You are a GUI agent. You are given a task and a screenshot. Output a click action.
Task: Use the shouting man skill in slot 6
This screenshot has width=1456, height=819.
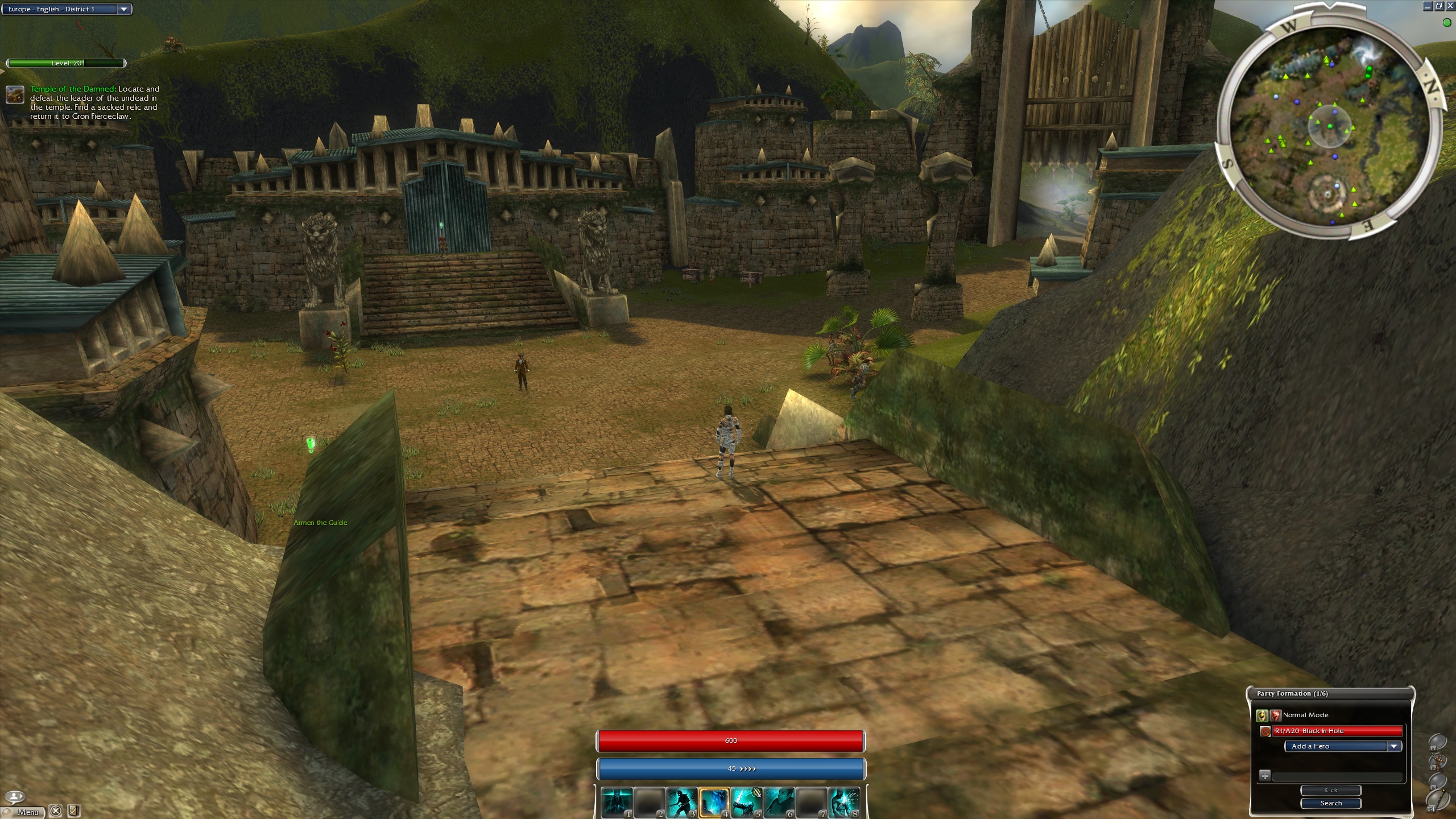[779, 803]
